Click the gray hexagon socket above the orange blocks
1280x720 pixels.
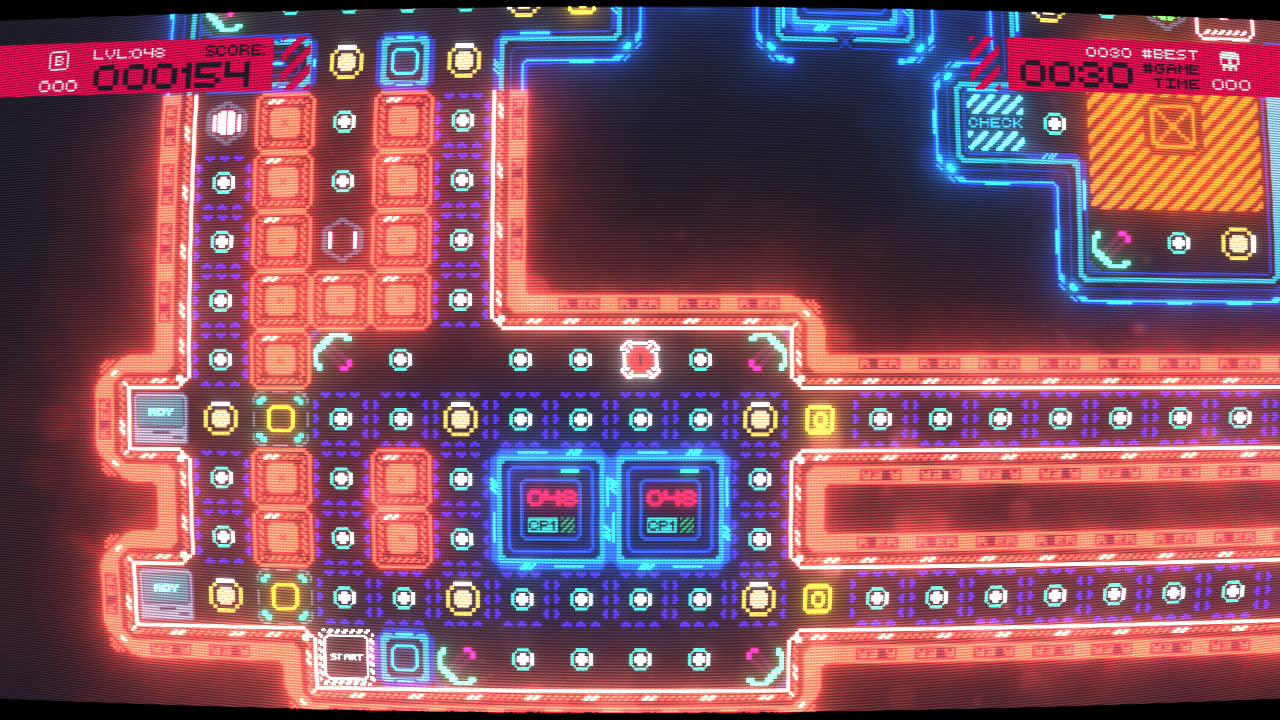tap(340, 237)
